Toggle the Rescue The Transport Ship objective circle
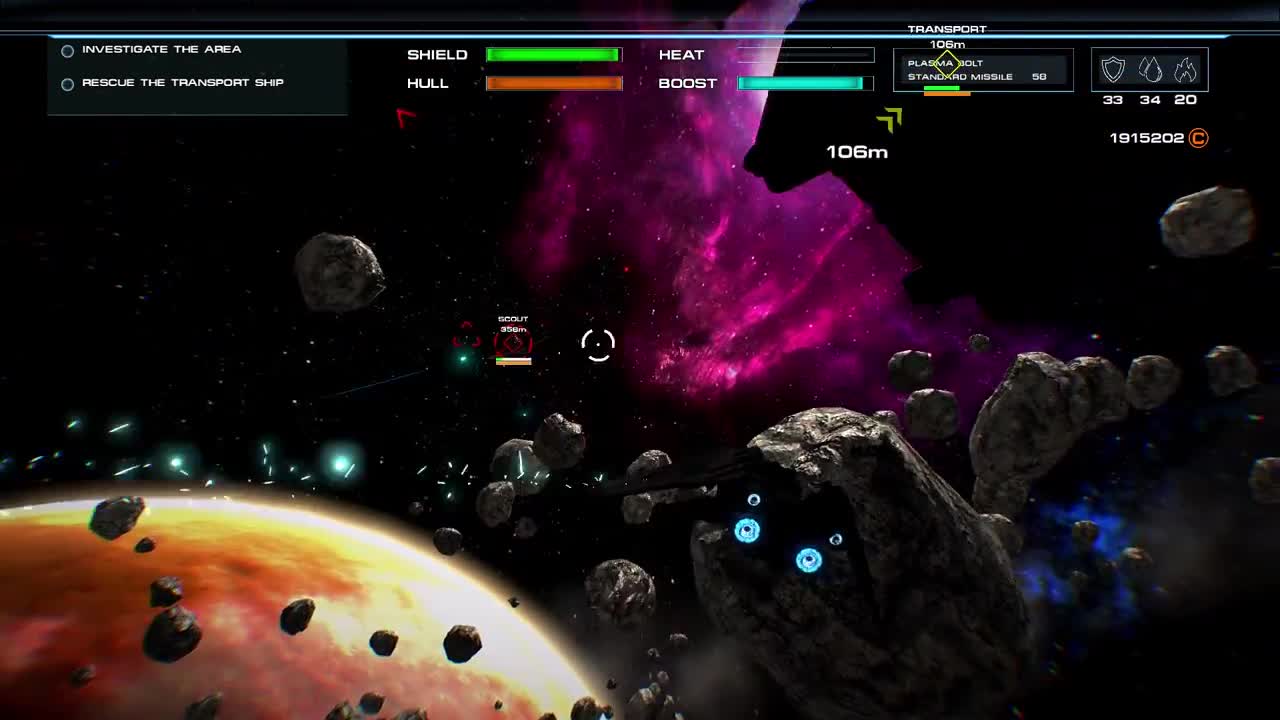This screenshot has height=720, width=1280. (x=67, y=82)
